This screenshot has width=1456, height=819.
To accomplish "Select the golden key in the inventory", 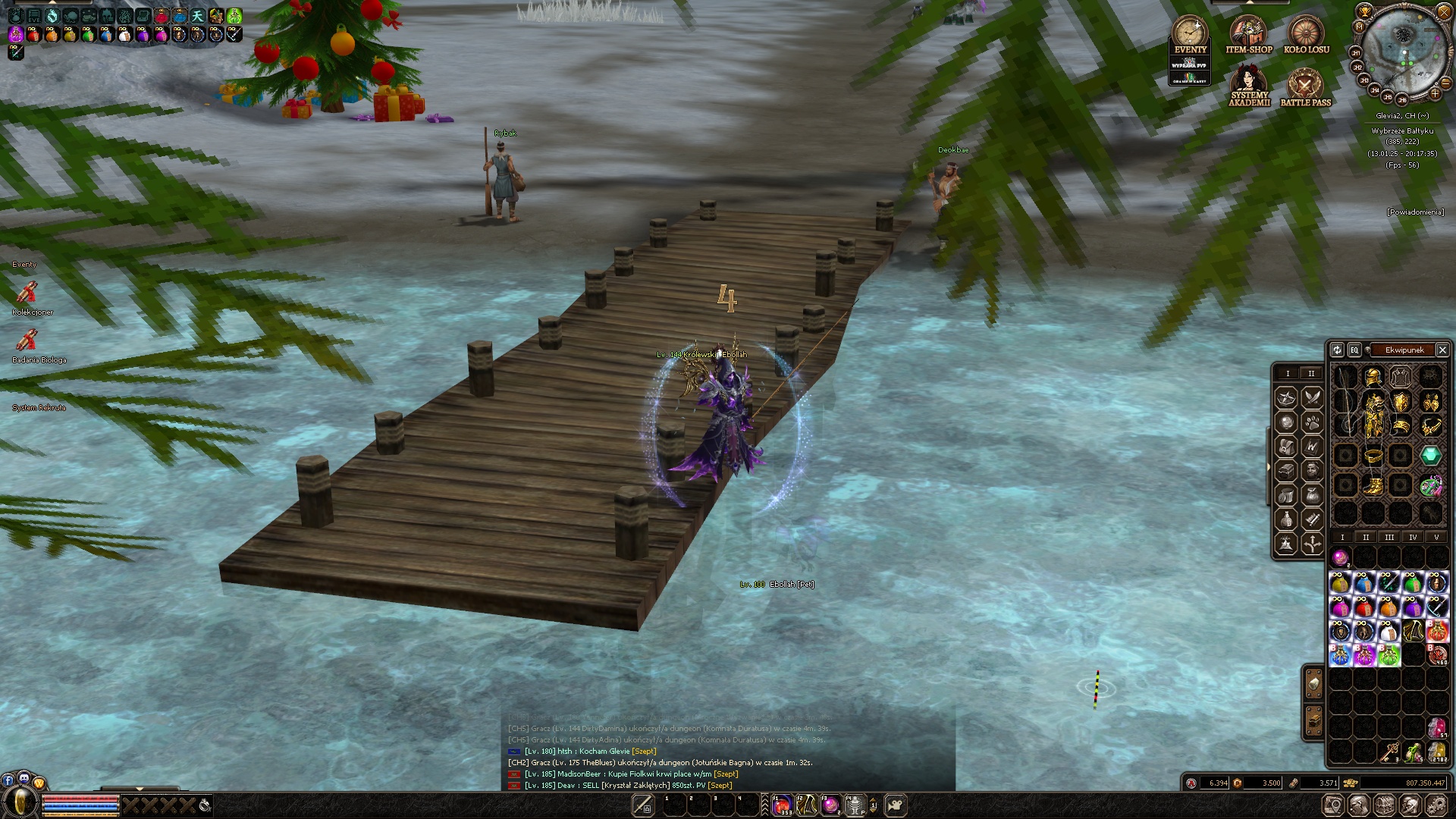I will tap(1389, 752).
